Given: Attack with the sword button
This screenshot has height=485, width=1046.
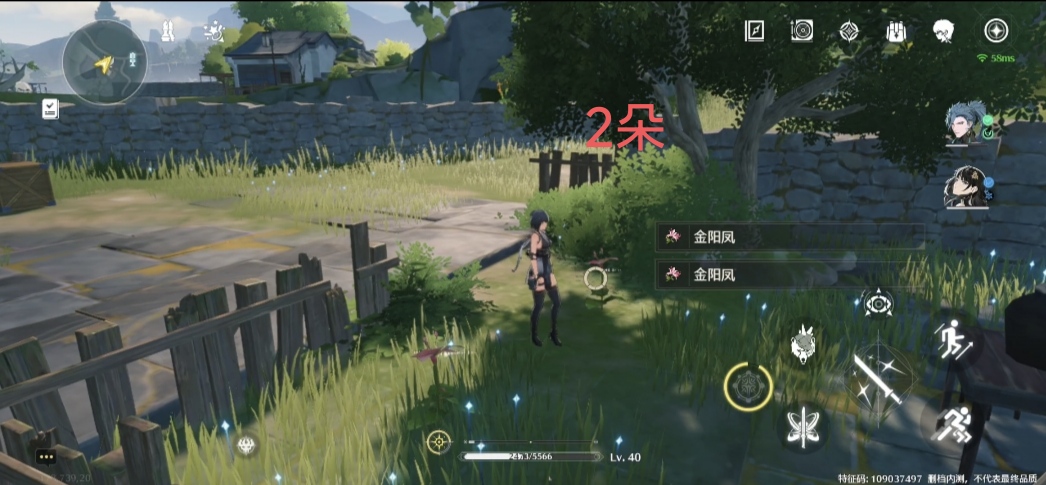Looking at the screenshot, I should (877, 378).
